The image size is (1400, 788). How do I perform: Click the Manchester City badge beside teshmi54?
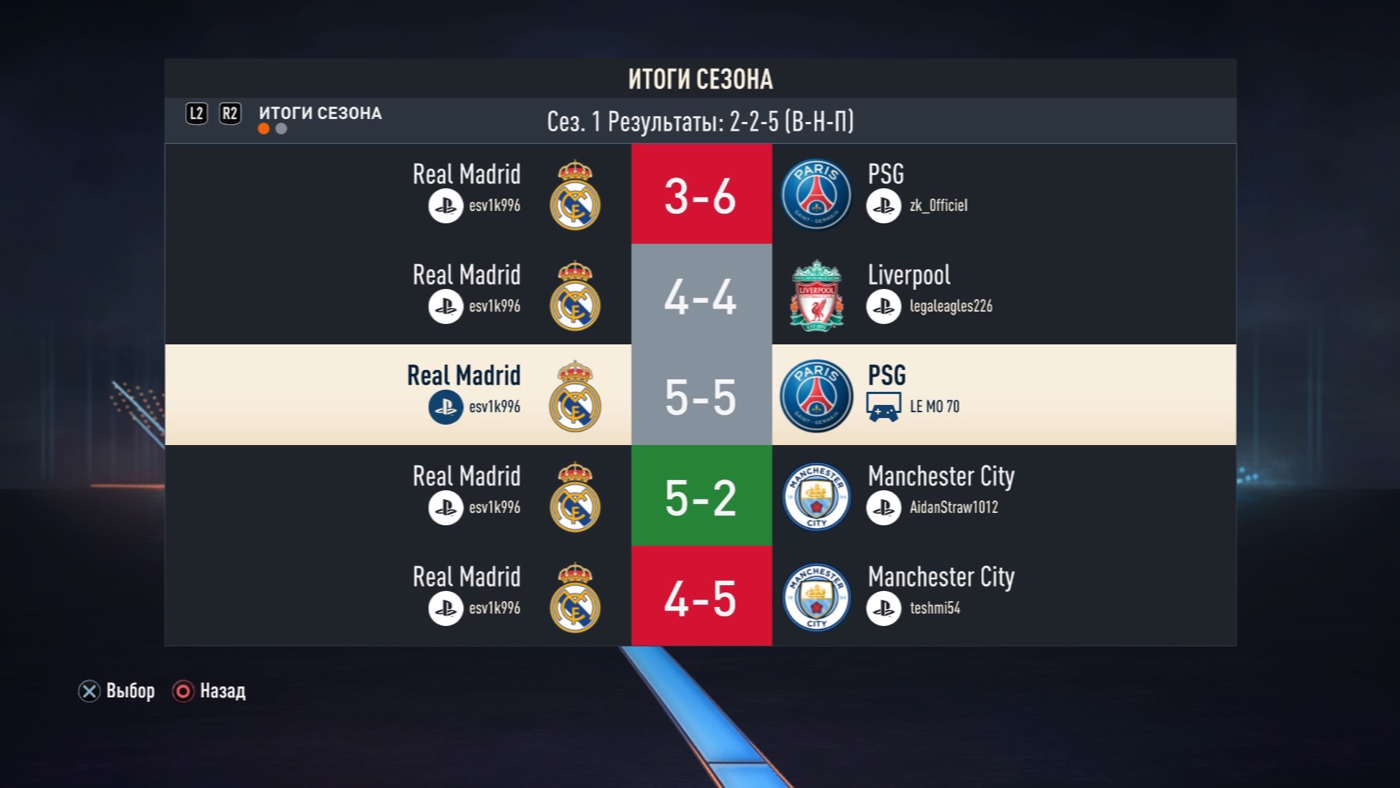click(816, 596)
